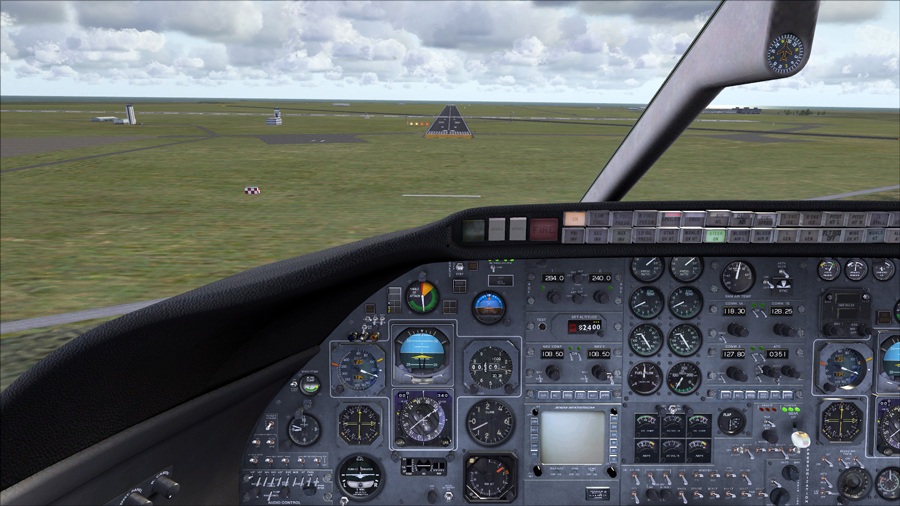
Task: Click the red FIRE warning button
Action: coord(543,227)
